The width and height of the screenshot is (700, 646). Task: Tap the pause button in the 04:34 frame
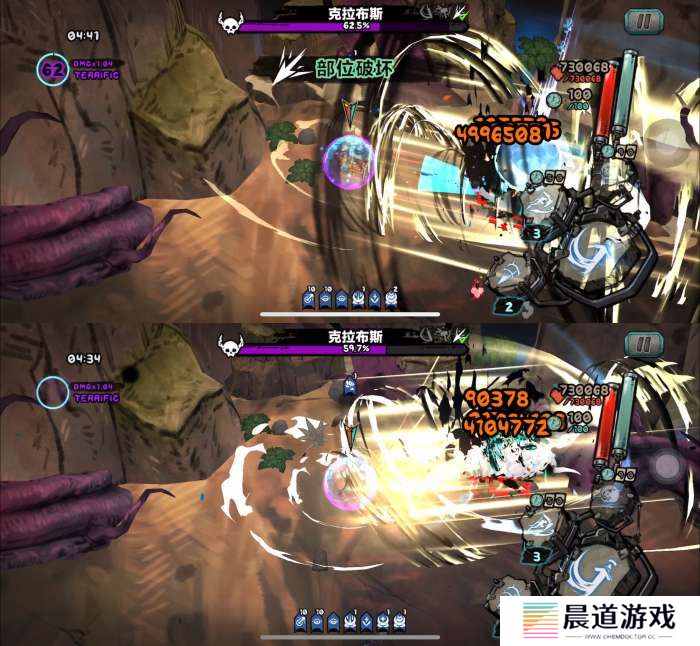643,344
